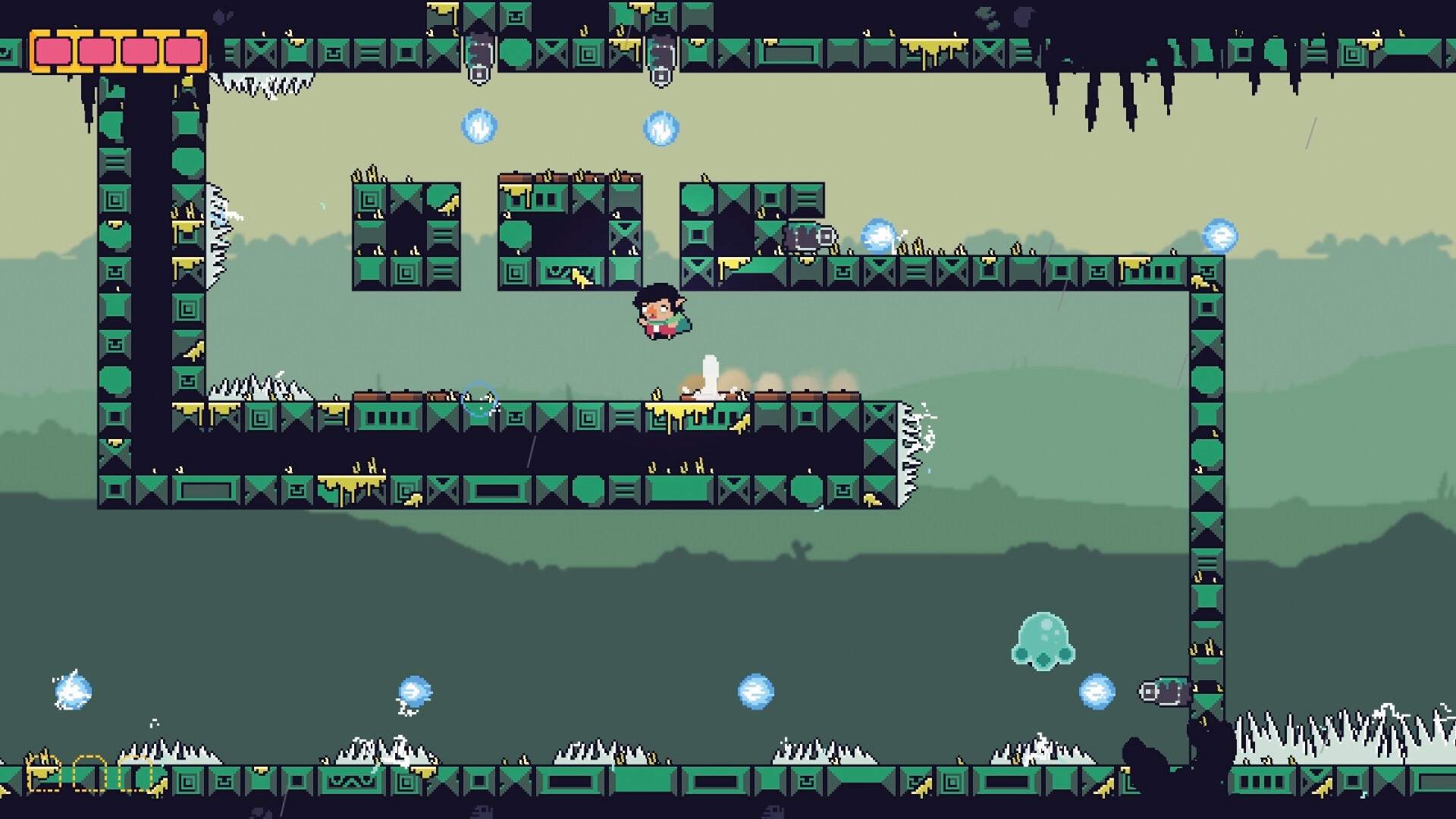Click the small turret on the upper-right platform
Screen dimensions: 1456x819
tap(809, 236)
